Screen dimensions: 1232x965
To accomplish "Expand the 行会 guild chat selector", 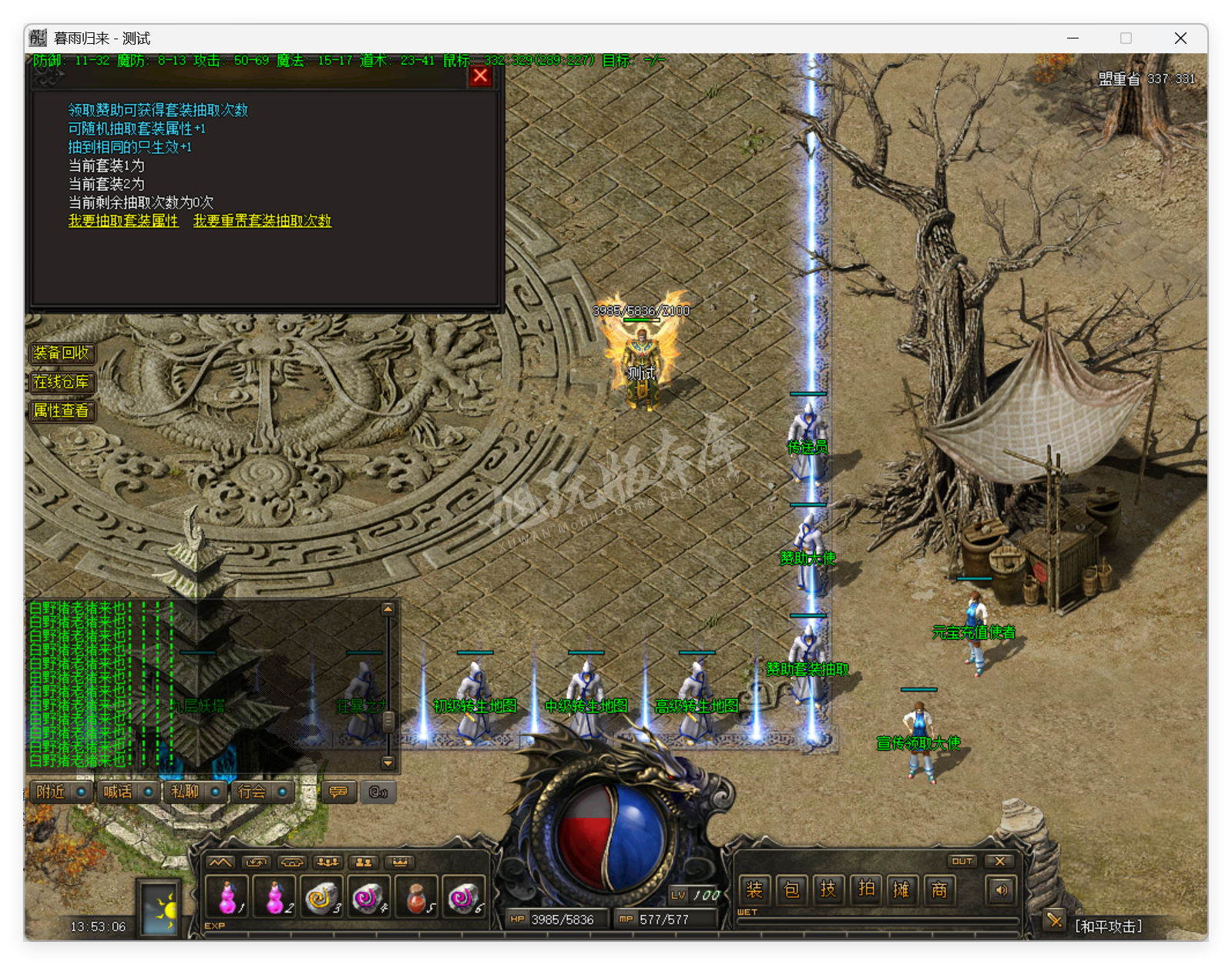I will [x=280, y=792].
